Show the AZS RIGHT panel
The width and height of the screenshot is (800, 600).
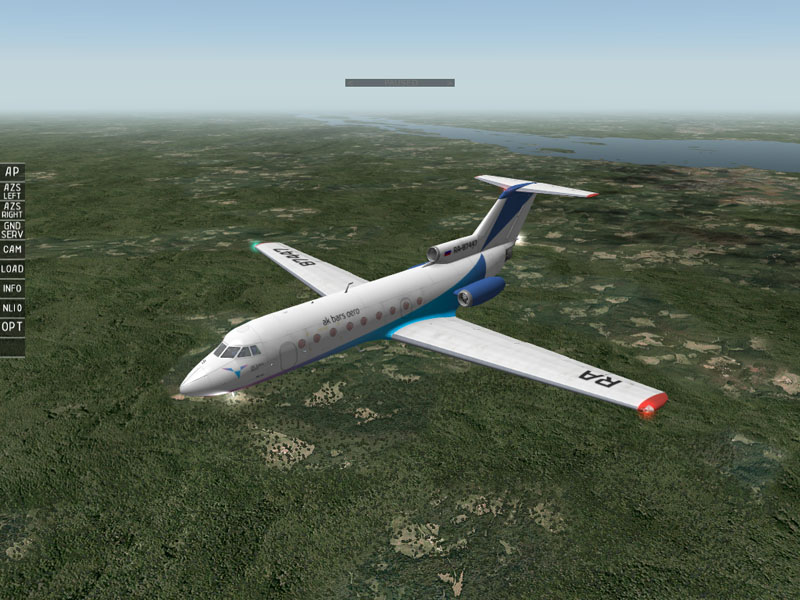pos(12,209)
